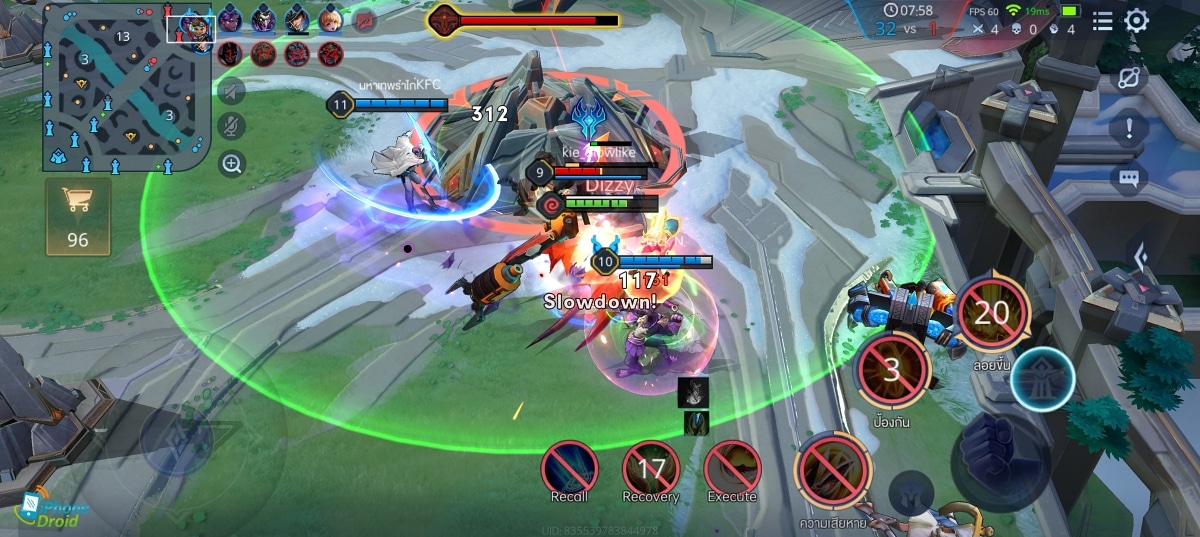The image size is (1200, 537).
Task: Trigger the skill on 20-second cooldown
Action: click(x=992, y=313)
